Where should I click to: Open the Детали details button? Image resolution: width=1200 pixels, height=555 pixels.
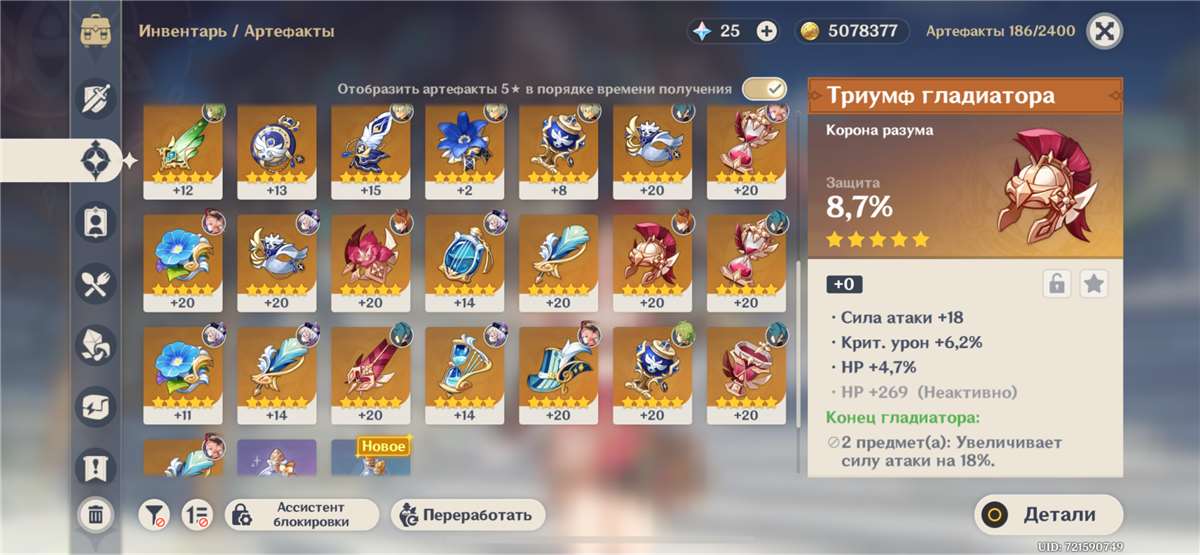pos(1048,515)
